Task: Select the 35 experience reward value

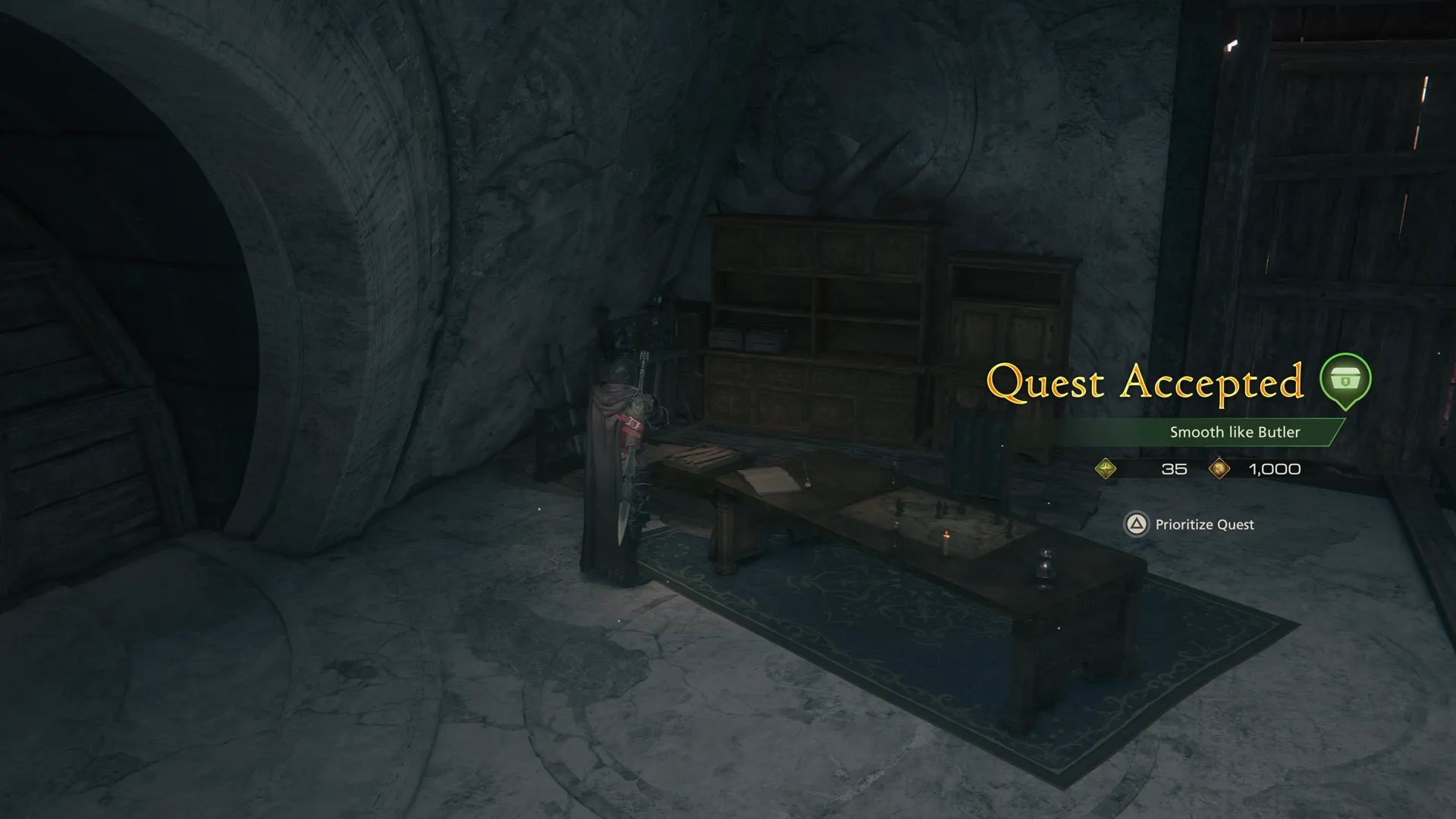Action: click(x=1172, y=469)
